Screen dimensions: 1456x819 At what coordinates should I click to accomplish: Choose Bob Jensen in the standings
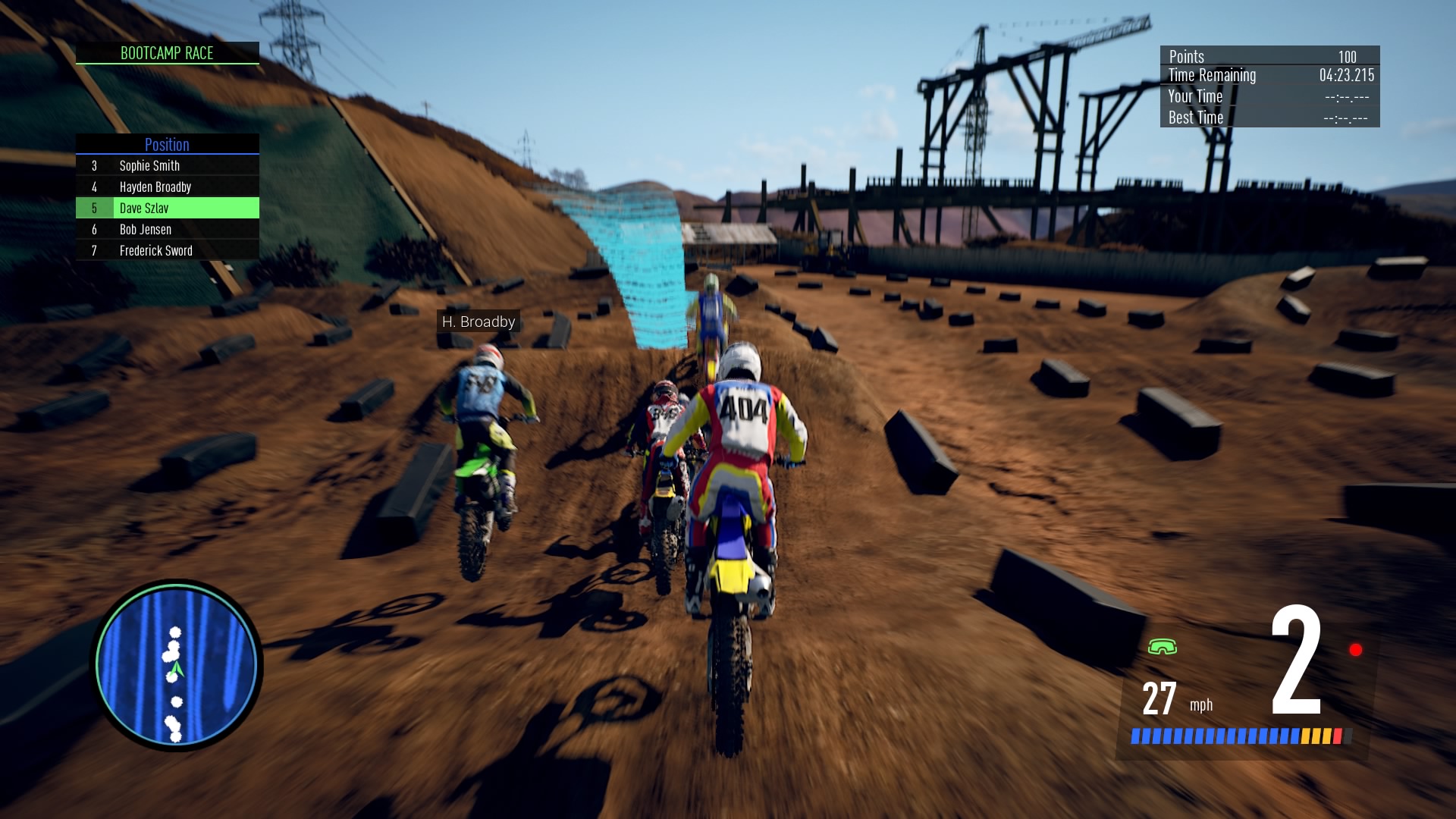167,229
